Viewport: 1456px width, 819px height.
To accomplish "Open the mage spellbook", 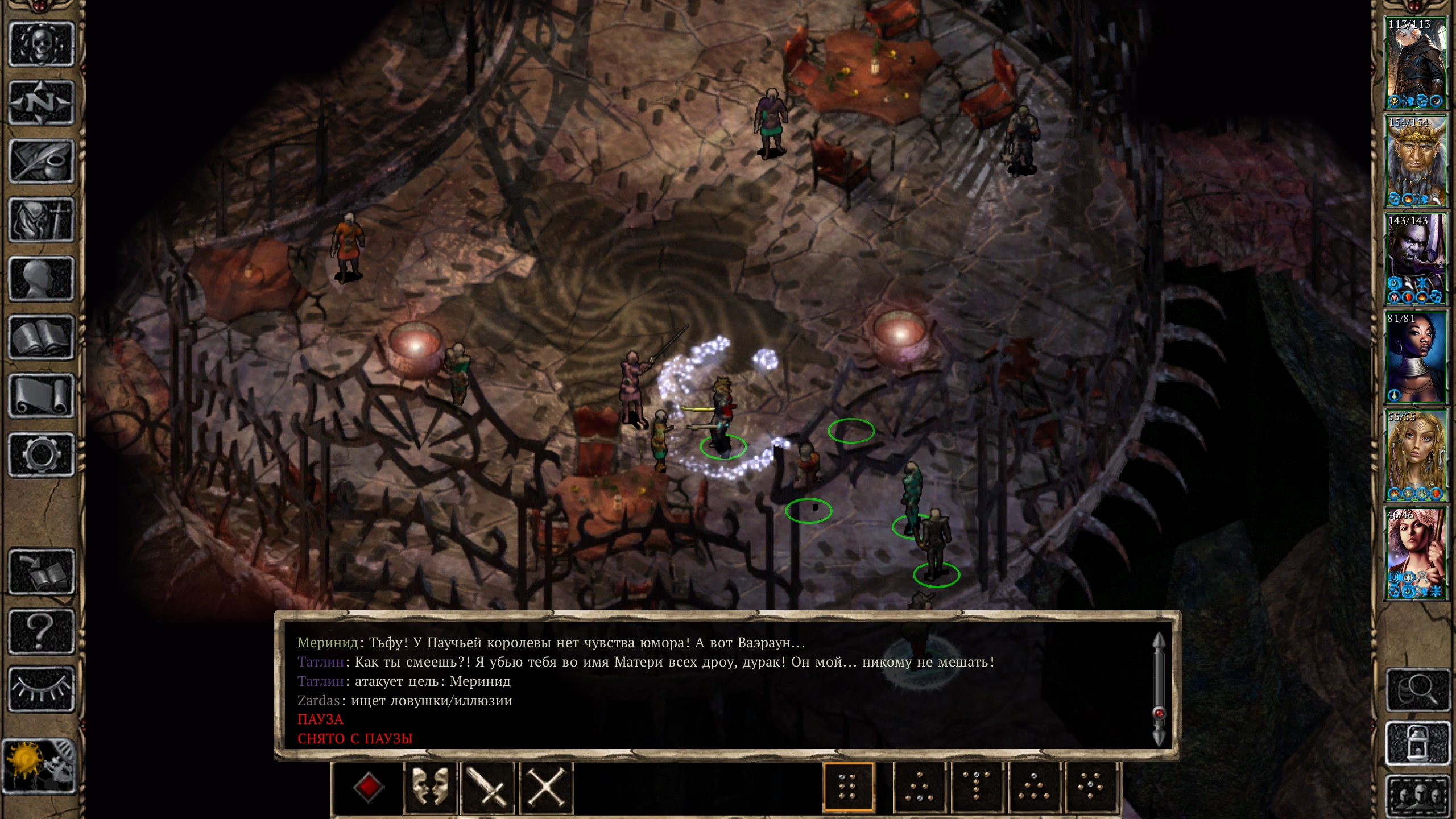I will click(42, 337).
